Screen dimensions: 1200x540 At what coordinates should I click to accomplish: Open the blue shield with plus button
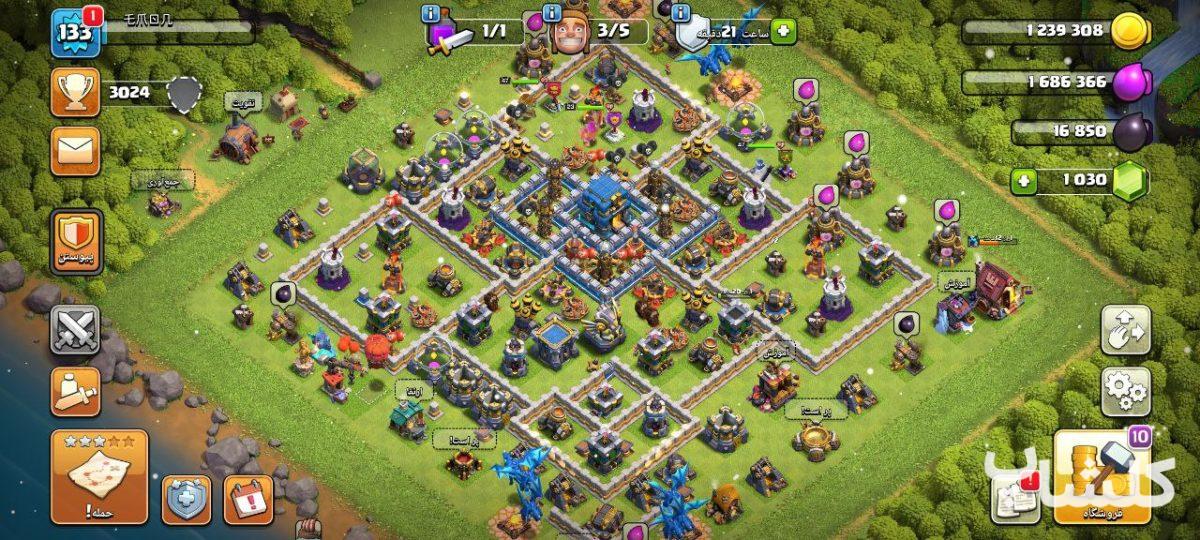pos(187,499)
